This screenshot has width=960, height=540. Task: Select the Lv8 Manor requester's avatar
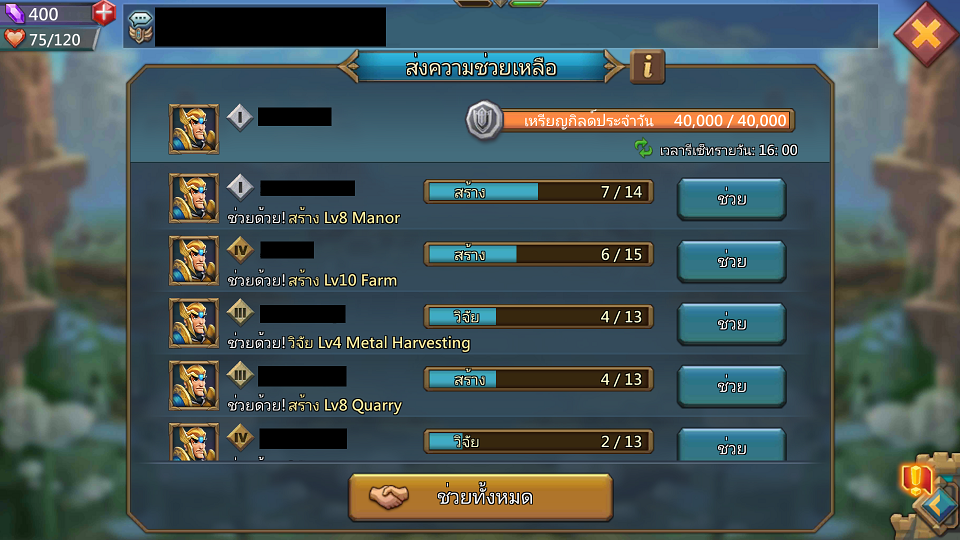(x=194, y=197)
